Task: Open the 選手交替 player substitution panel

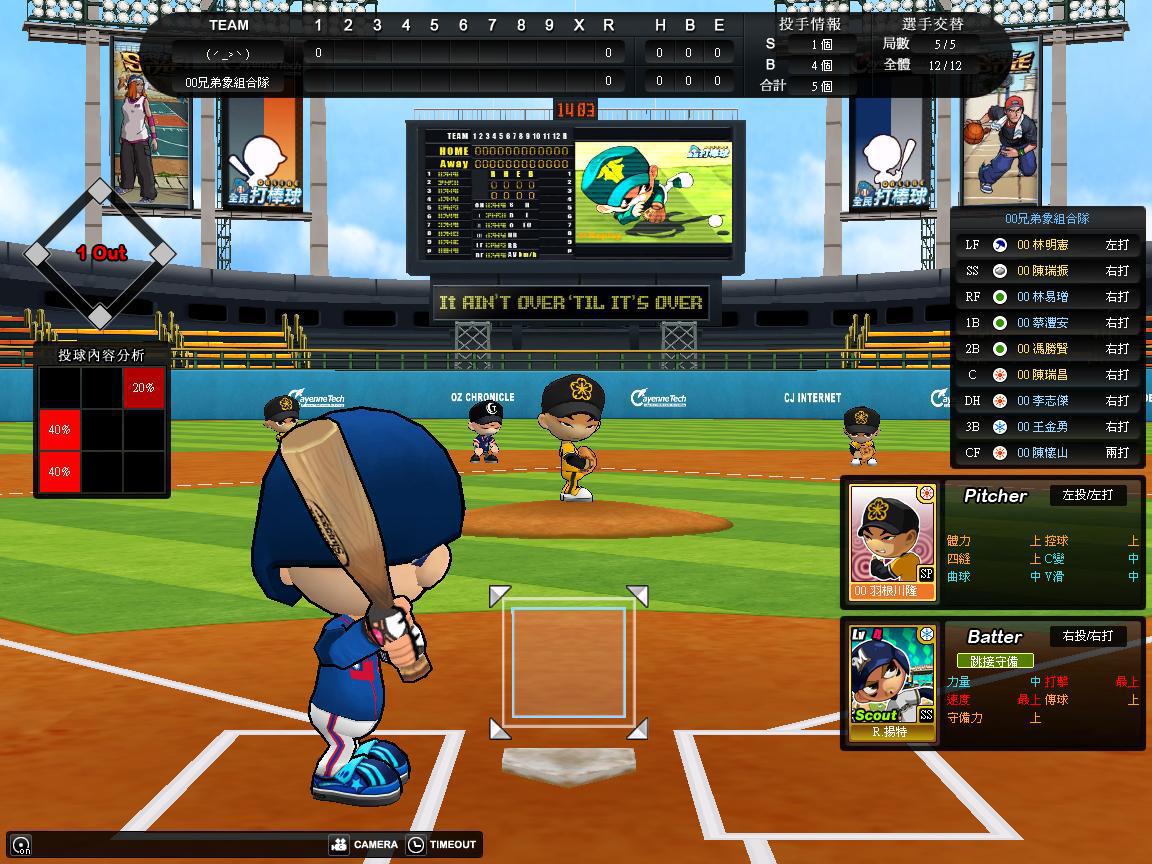Action: (932, 24)
